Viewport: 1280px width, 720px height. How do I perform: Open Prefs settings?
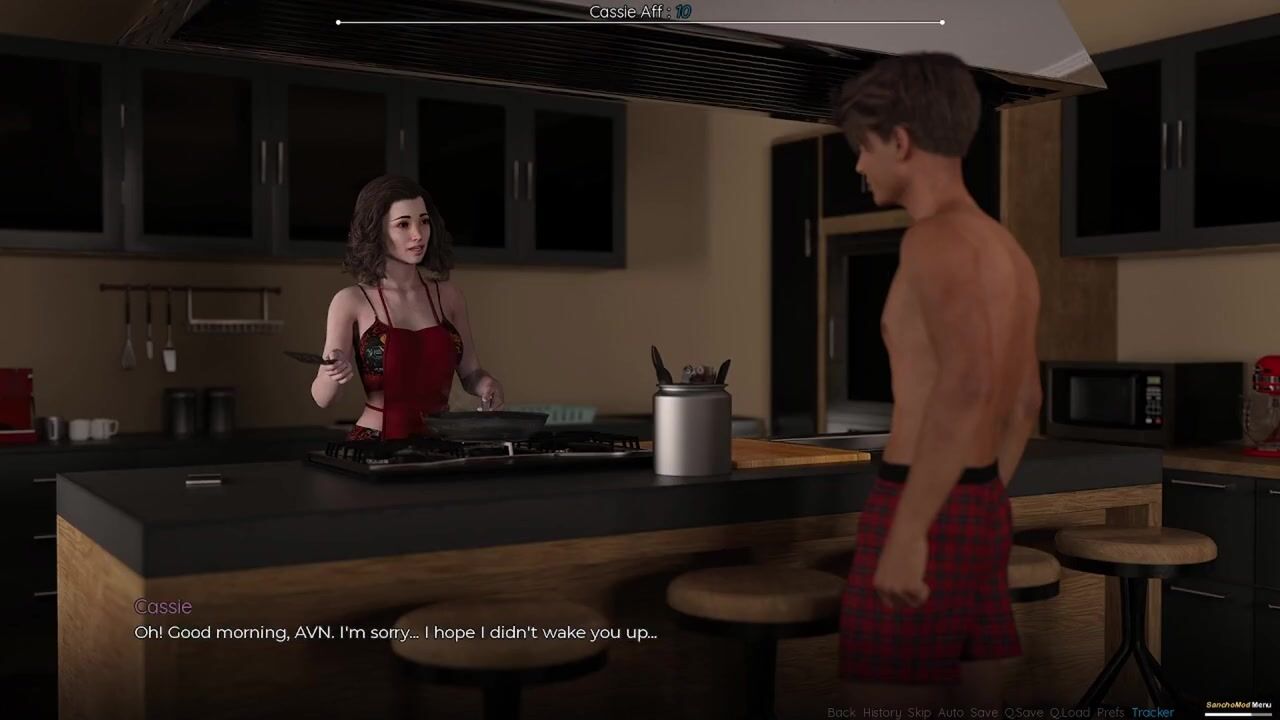[x=1110, y=712]
